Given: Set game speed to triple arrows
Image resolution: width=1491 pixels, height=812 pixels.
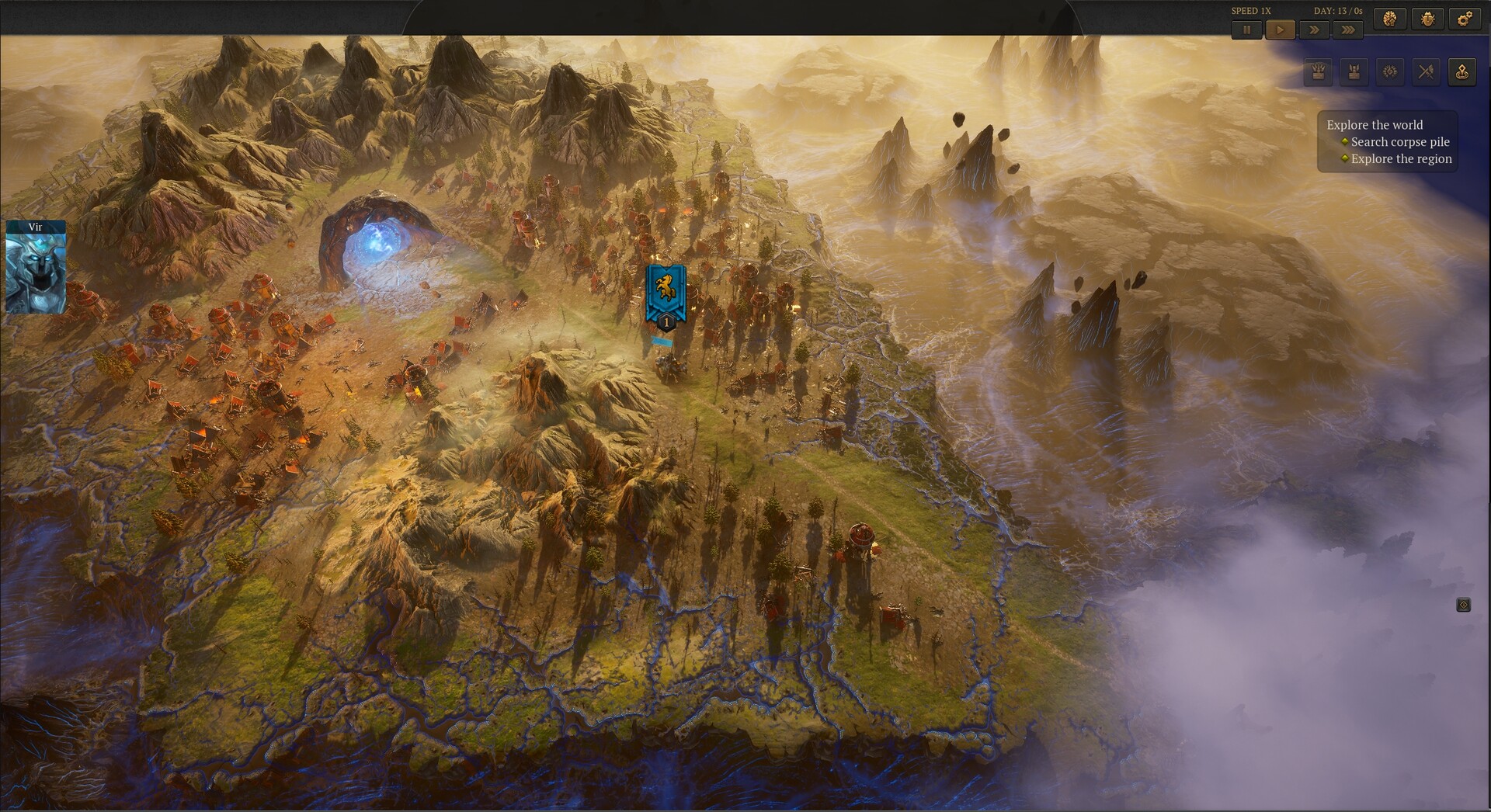Looking at the screenshot, I should 1349,29.
